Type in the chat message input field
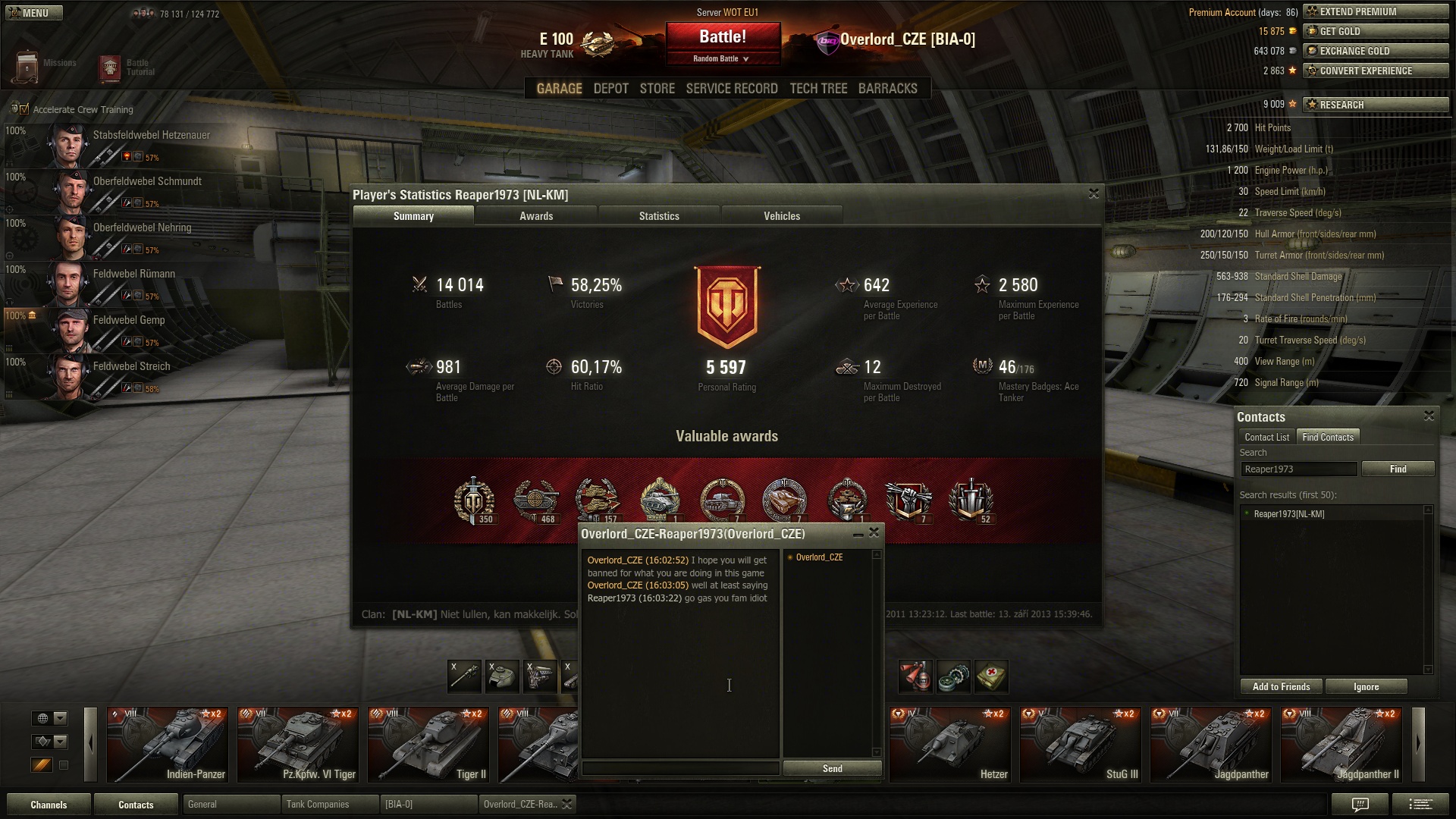 [680, 768]
